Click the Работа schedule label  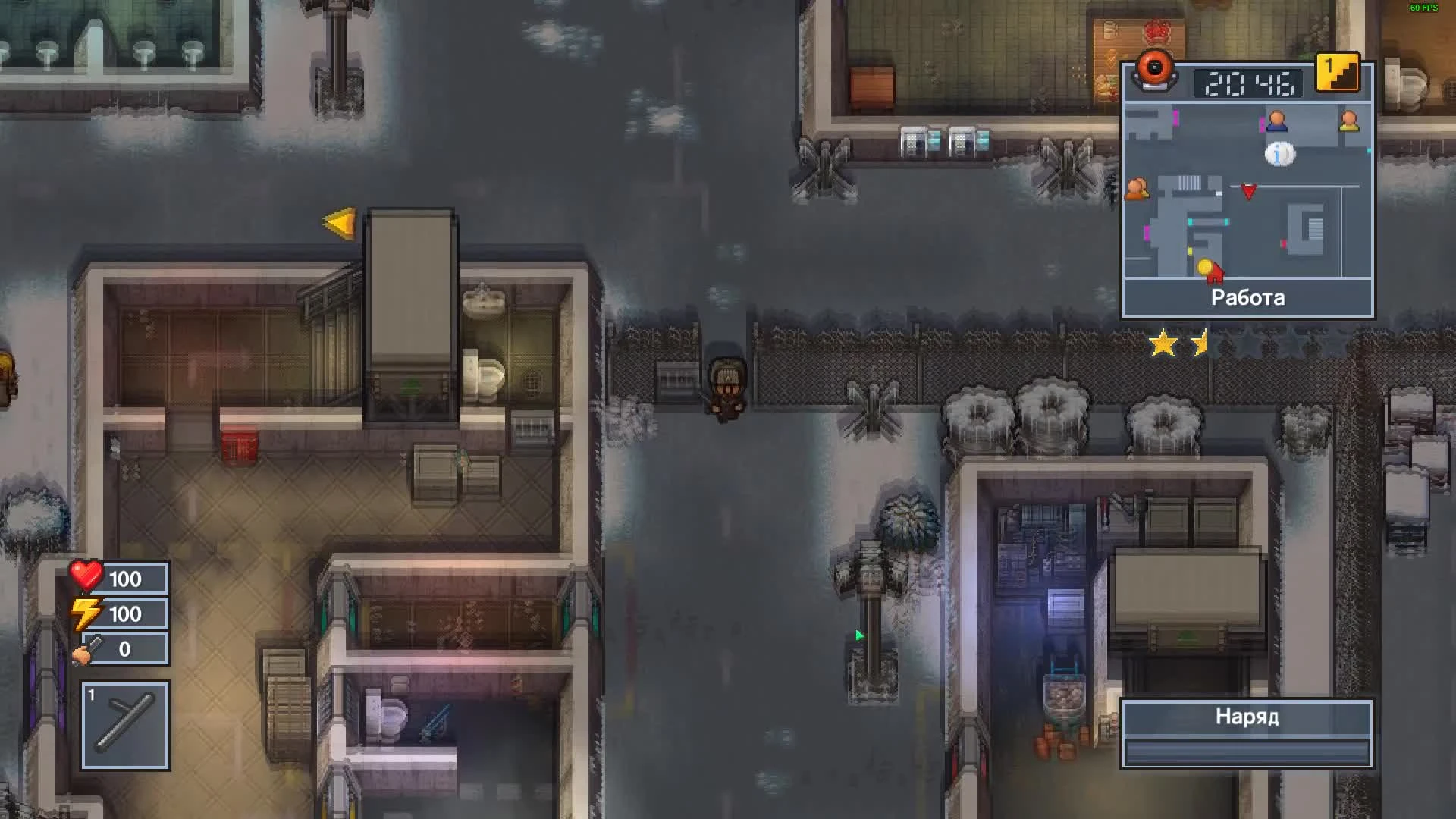click(1246, 298)
